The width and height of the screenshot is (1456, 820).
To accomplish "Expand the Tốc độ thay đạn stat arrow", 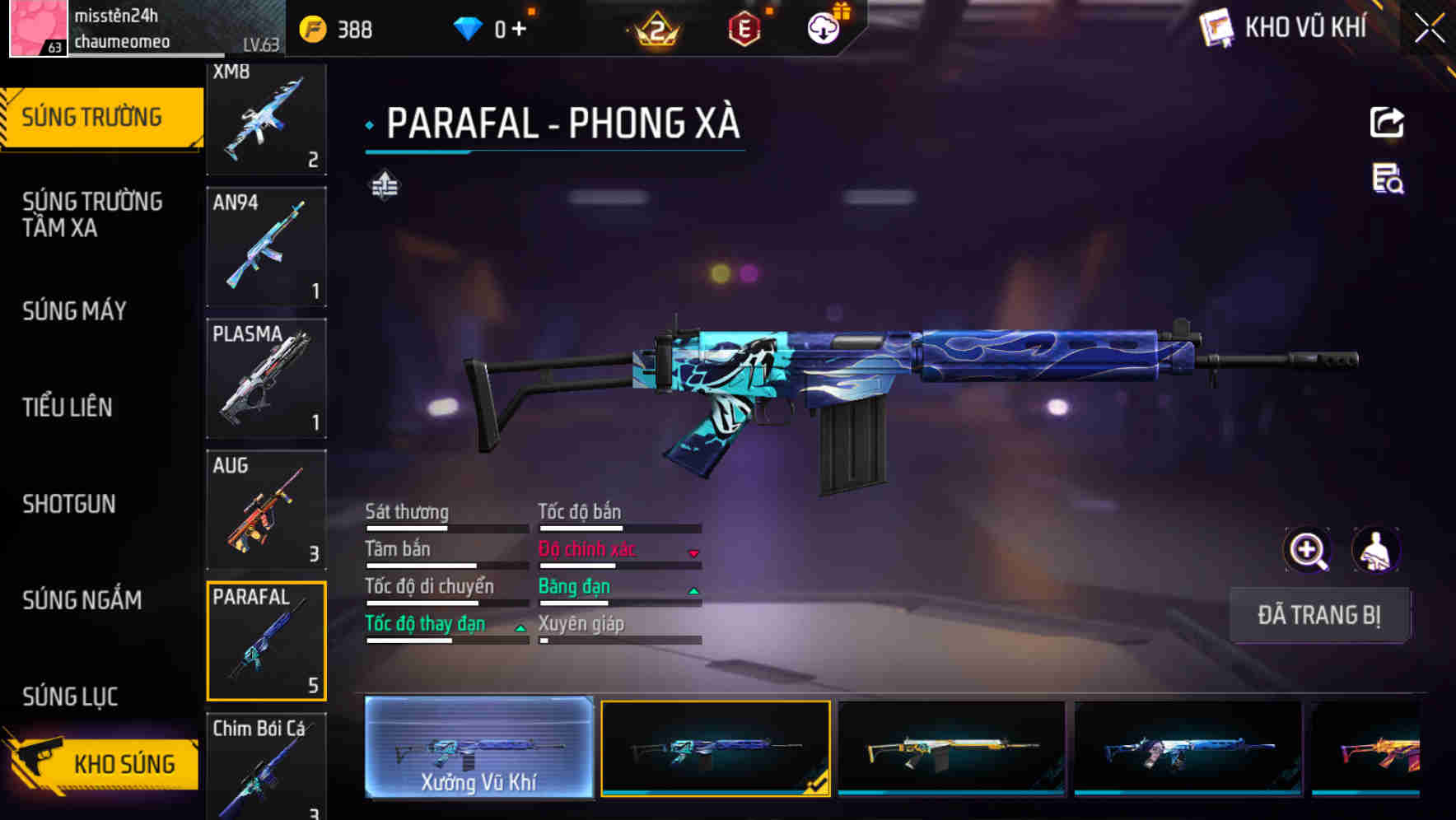I will click(520, 628).
